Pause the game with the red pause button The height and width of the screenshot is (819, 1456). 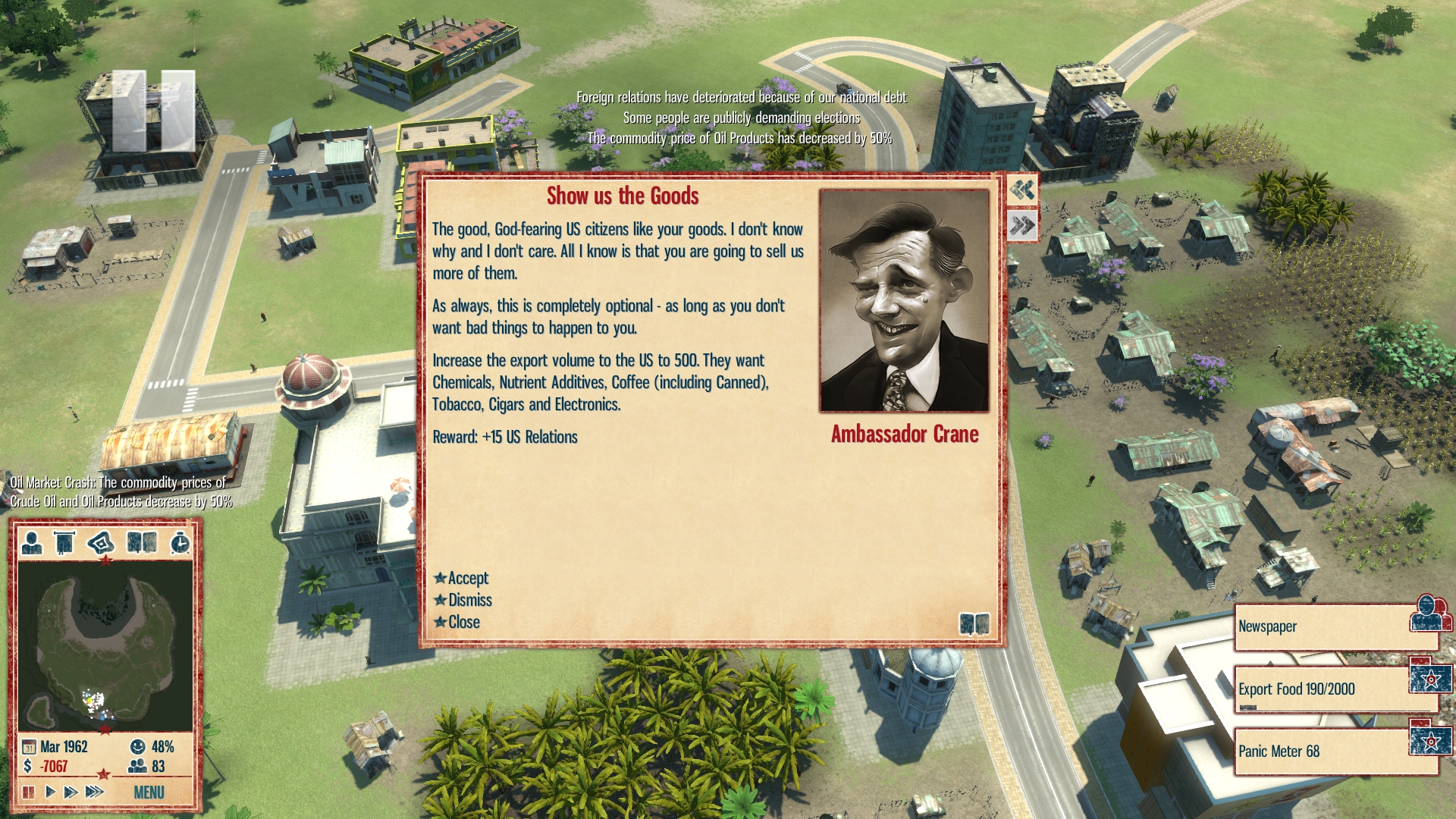coord(29,792)
